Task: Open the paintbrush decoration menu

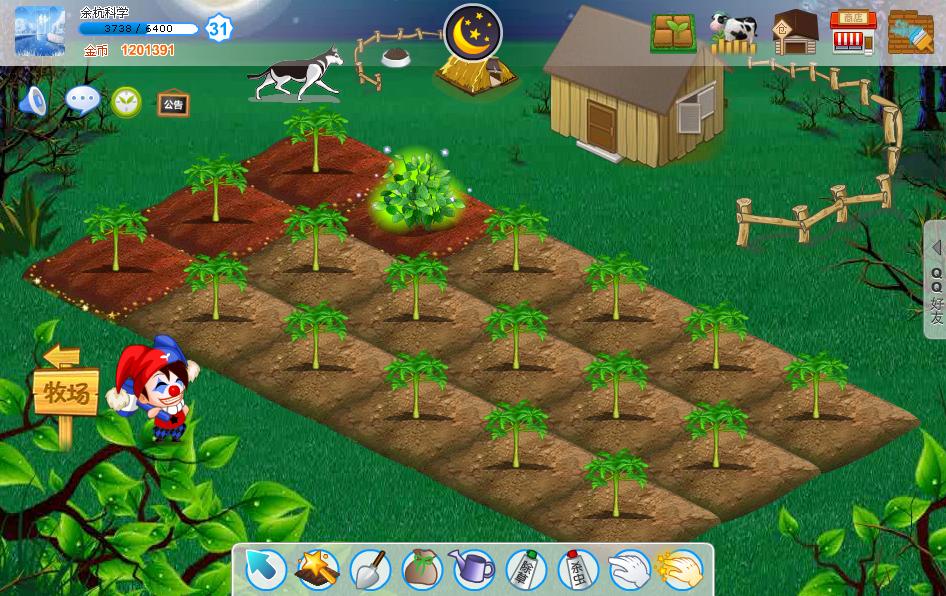Action: [910, 33]
